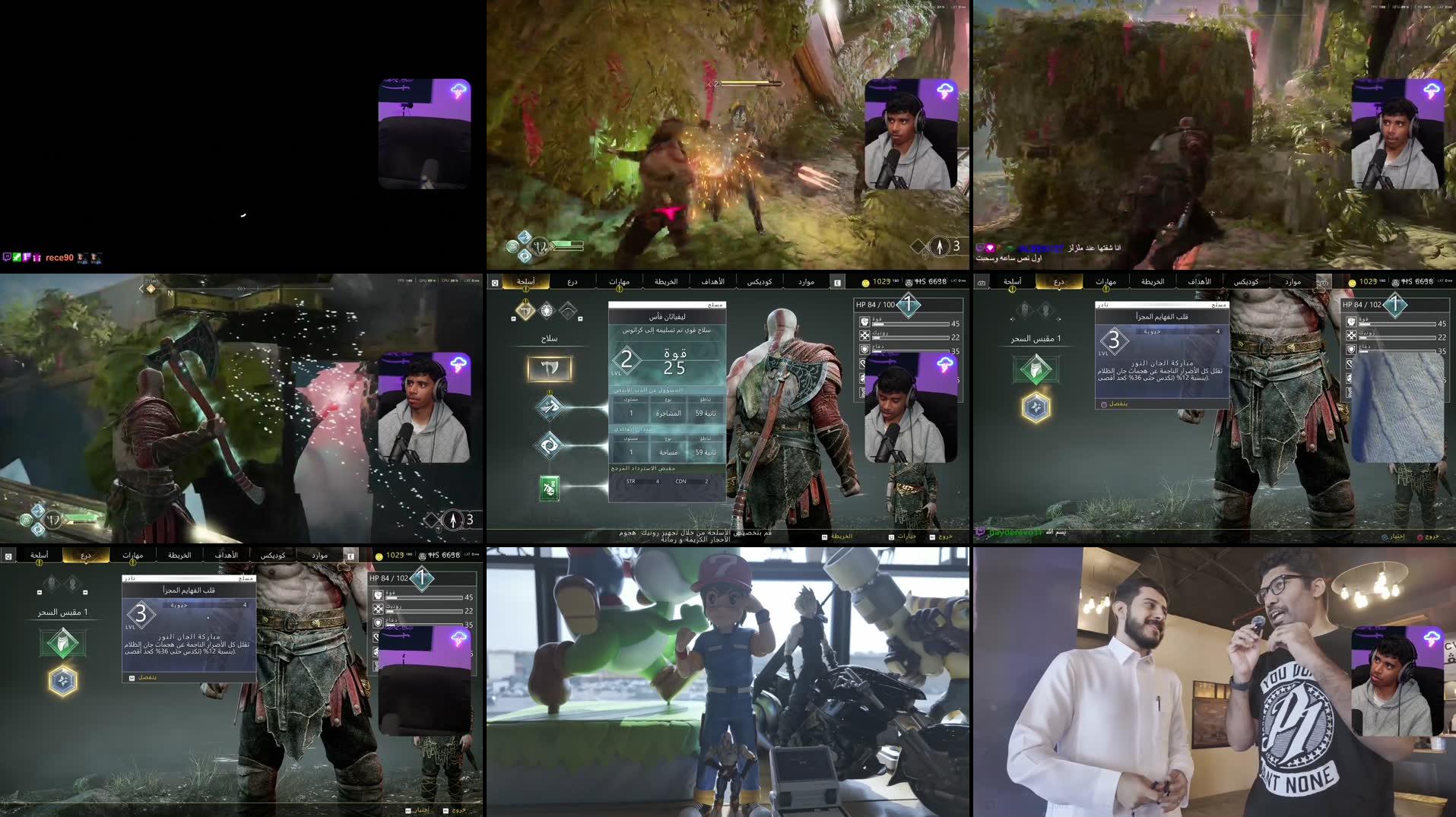
Task: Open the مهارات Skills tab
Action: [619, 280]
